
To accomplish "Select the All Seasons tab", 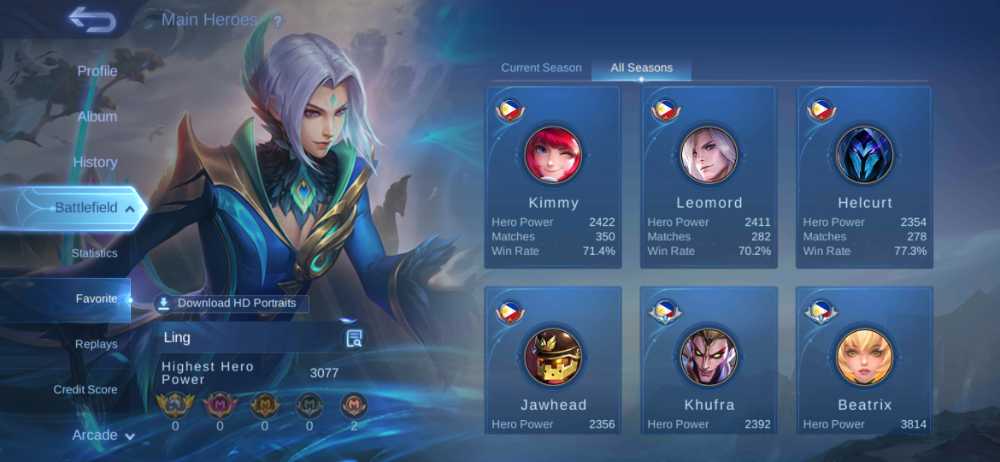I will 641,68.
